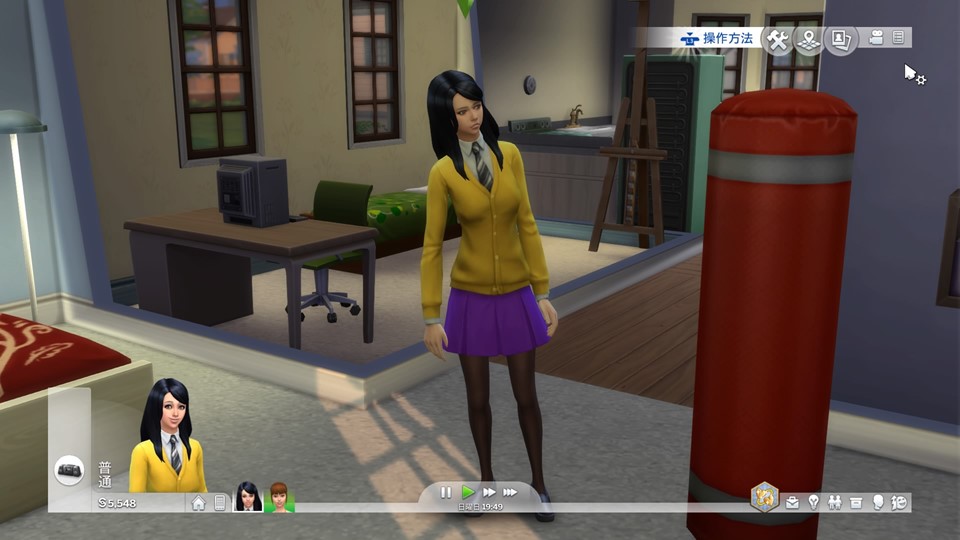The height and width of the screenshot is (540, 960).
Task: Open the skills lightbulb panel
Action: click(814, 502)
